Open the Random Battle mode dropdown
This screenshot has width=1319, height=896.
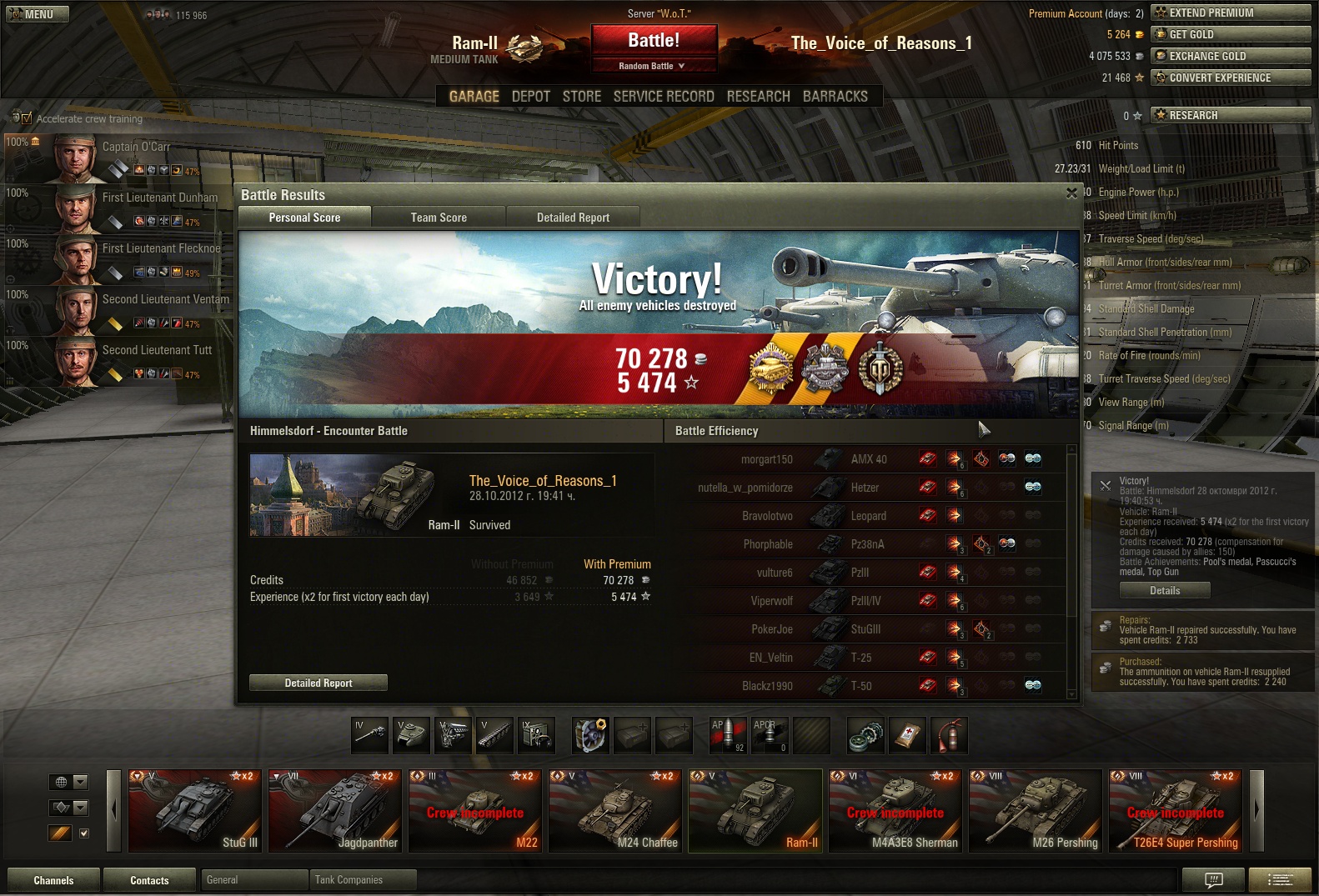[653, 66]
